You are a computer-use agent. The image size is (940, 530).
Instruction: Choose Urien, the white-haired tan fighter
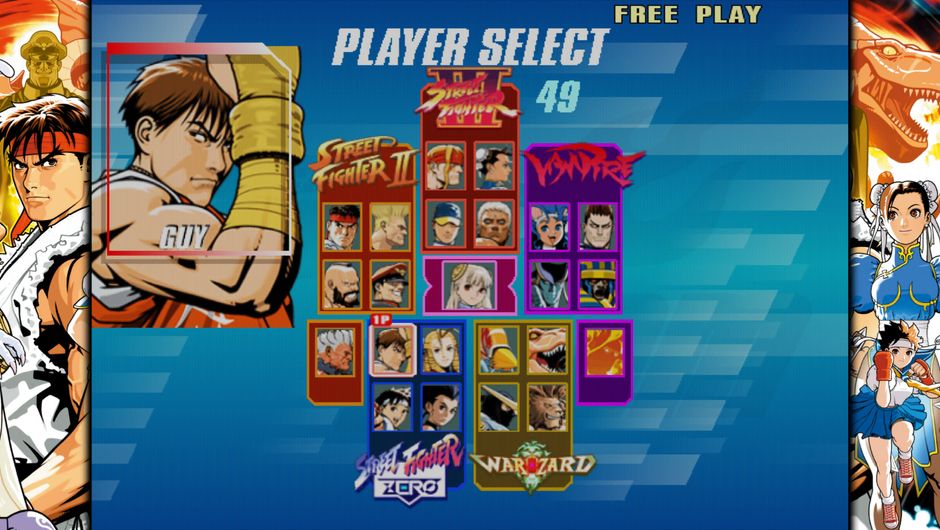pos(494,223)
